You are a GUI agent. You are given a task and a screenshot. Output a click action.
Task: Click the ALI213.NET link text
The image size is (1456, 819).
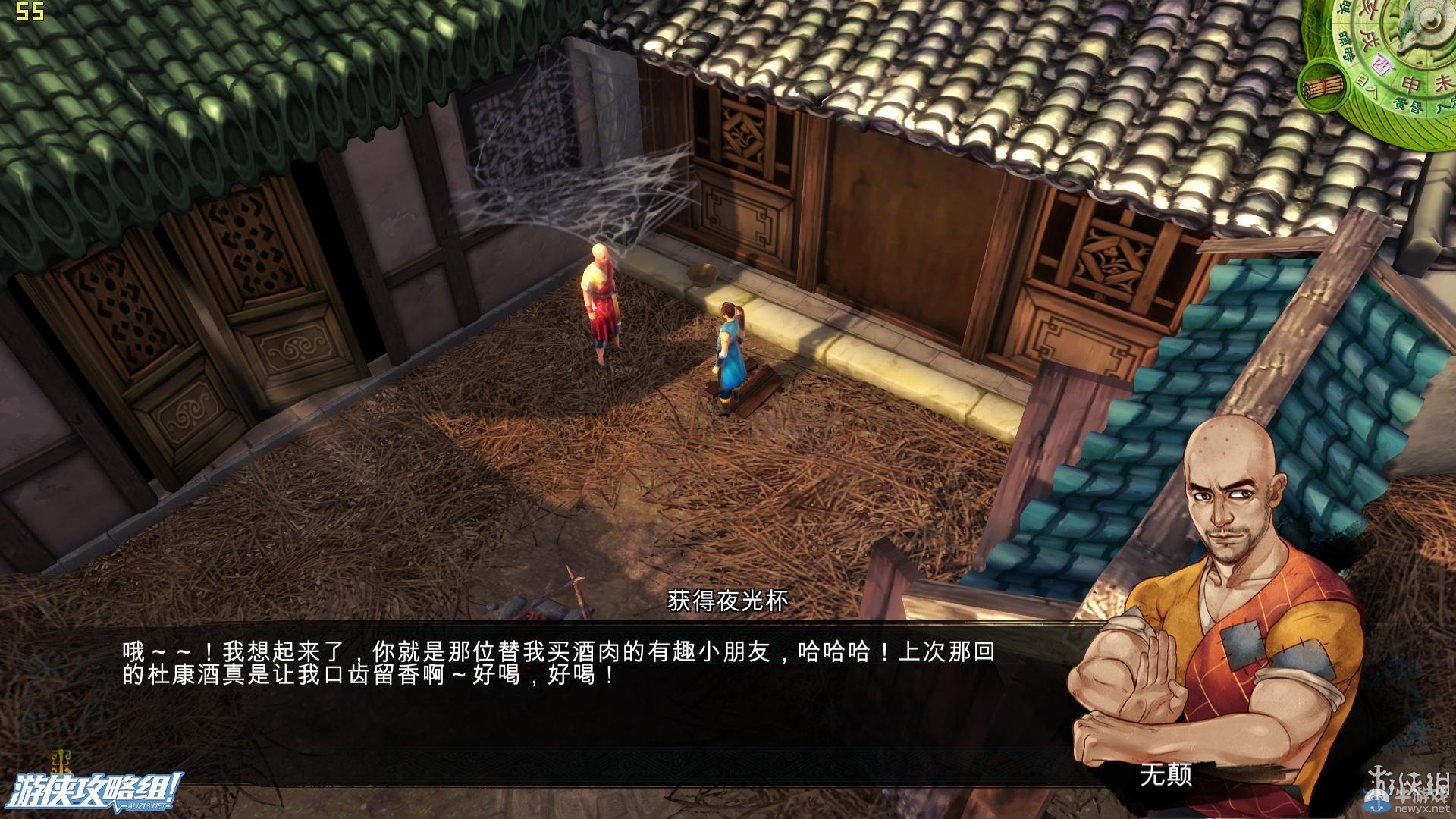(x=146, y=806)
